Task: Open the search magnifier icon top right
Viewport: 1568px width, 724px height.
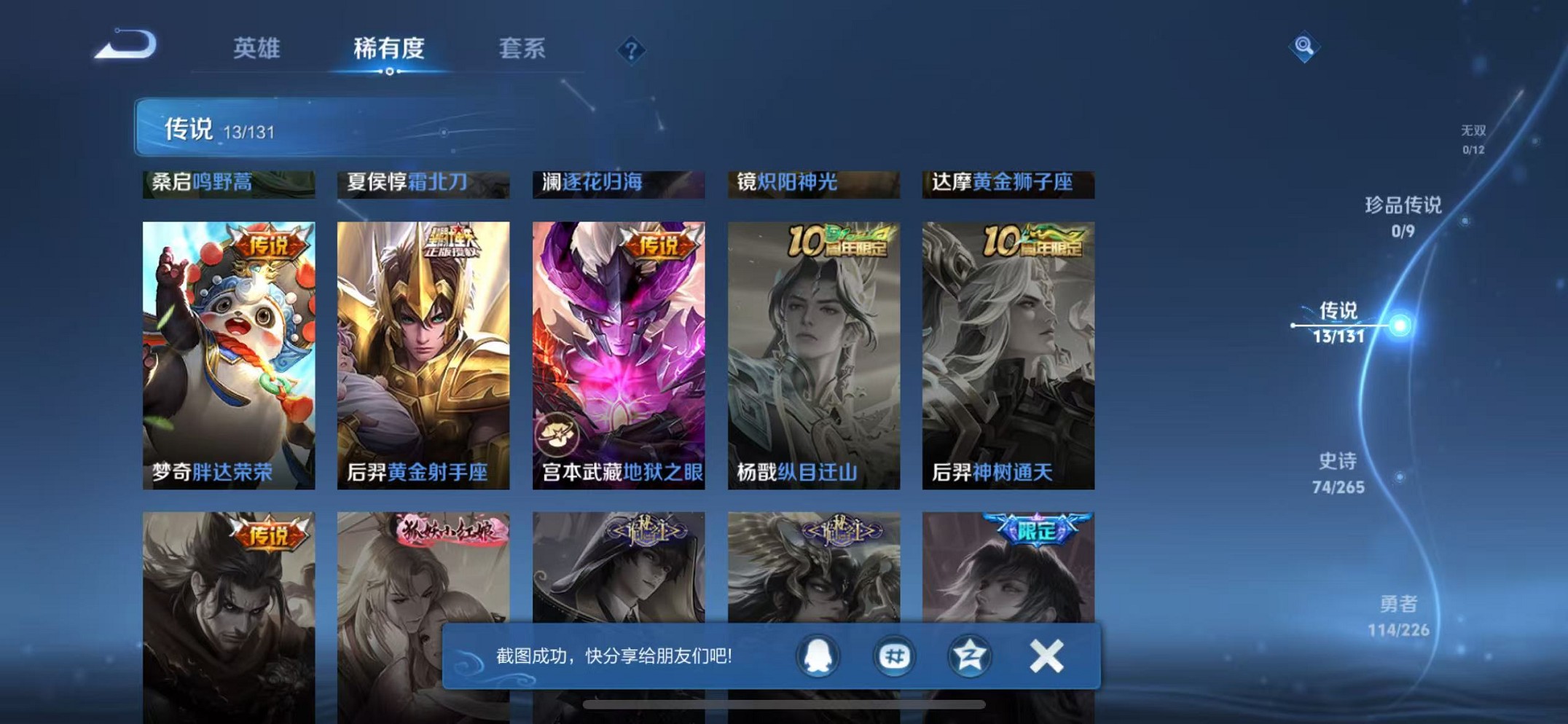Action: pyautogui.click(x=1304, y=46)
